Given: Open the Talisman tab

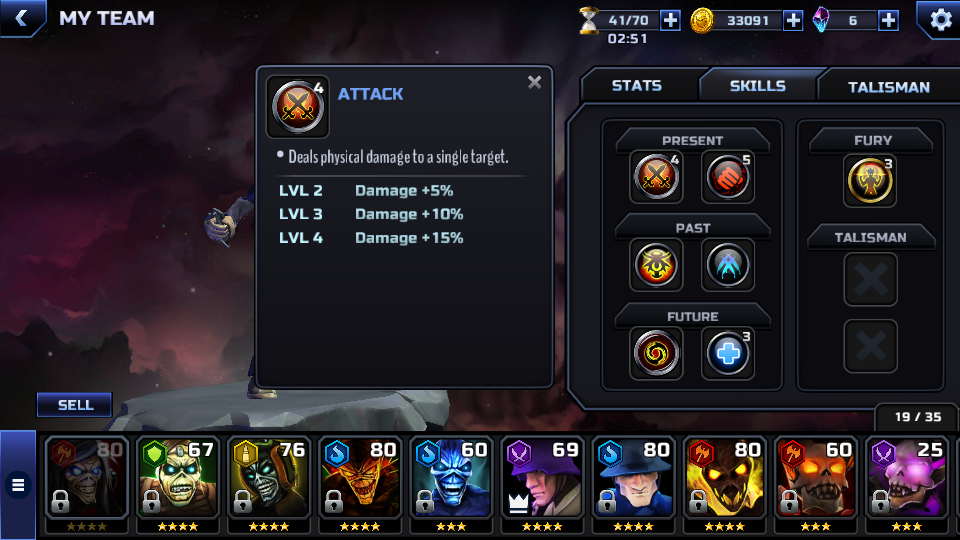Looking at the screenshot, I should (x=888, y=87).
